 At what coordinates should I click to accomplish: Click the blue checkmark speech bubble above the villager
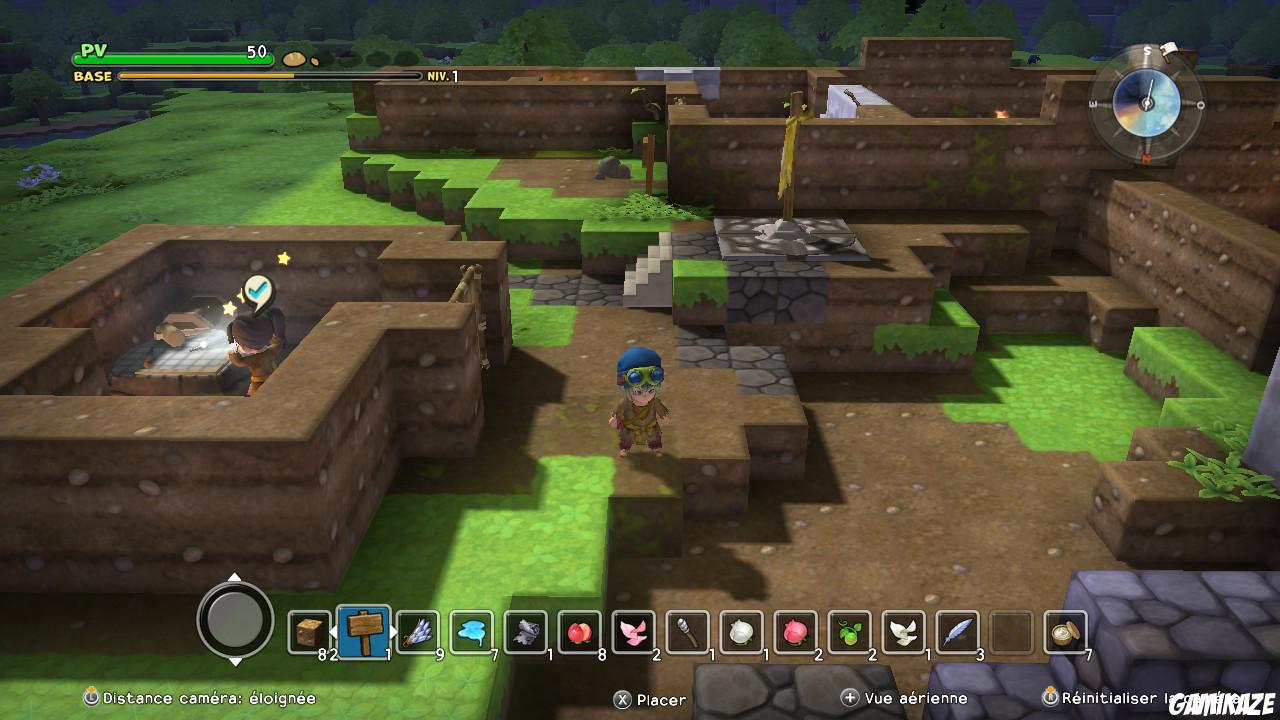[x=258, y=289]
